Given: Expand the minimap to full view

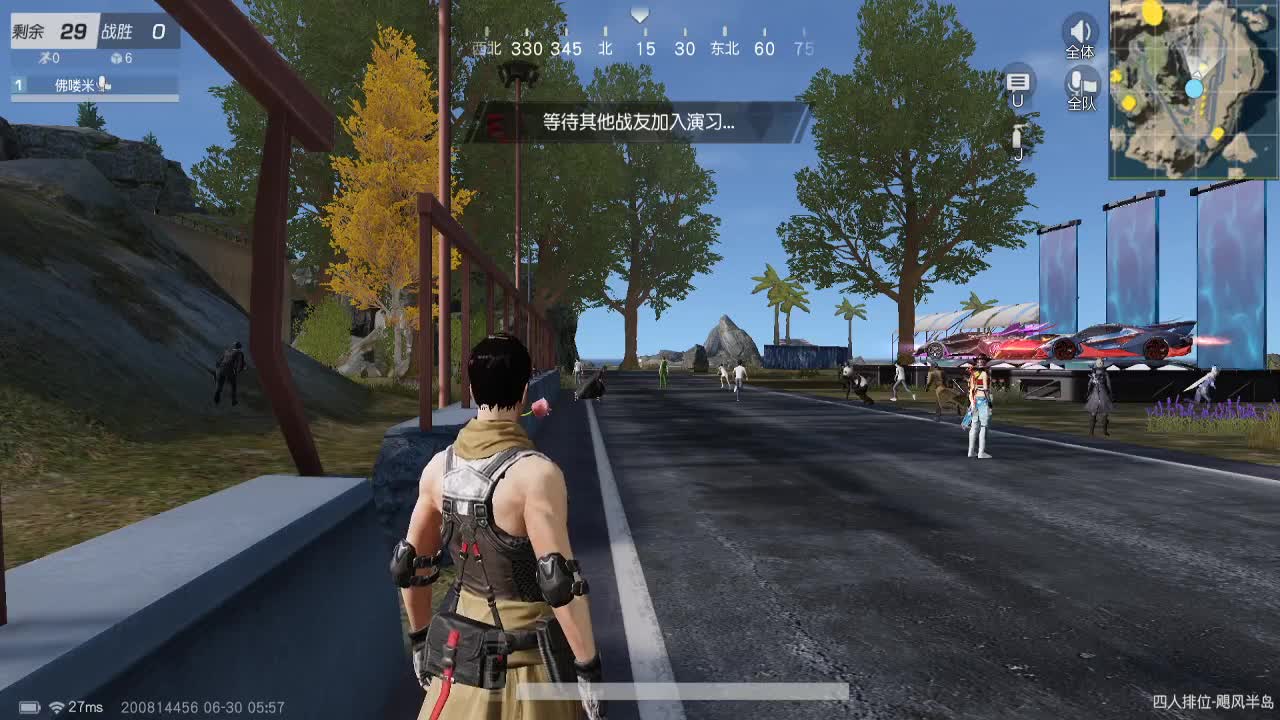Looking at the screenshot, I should pos(1192,90).
